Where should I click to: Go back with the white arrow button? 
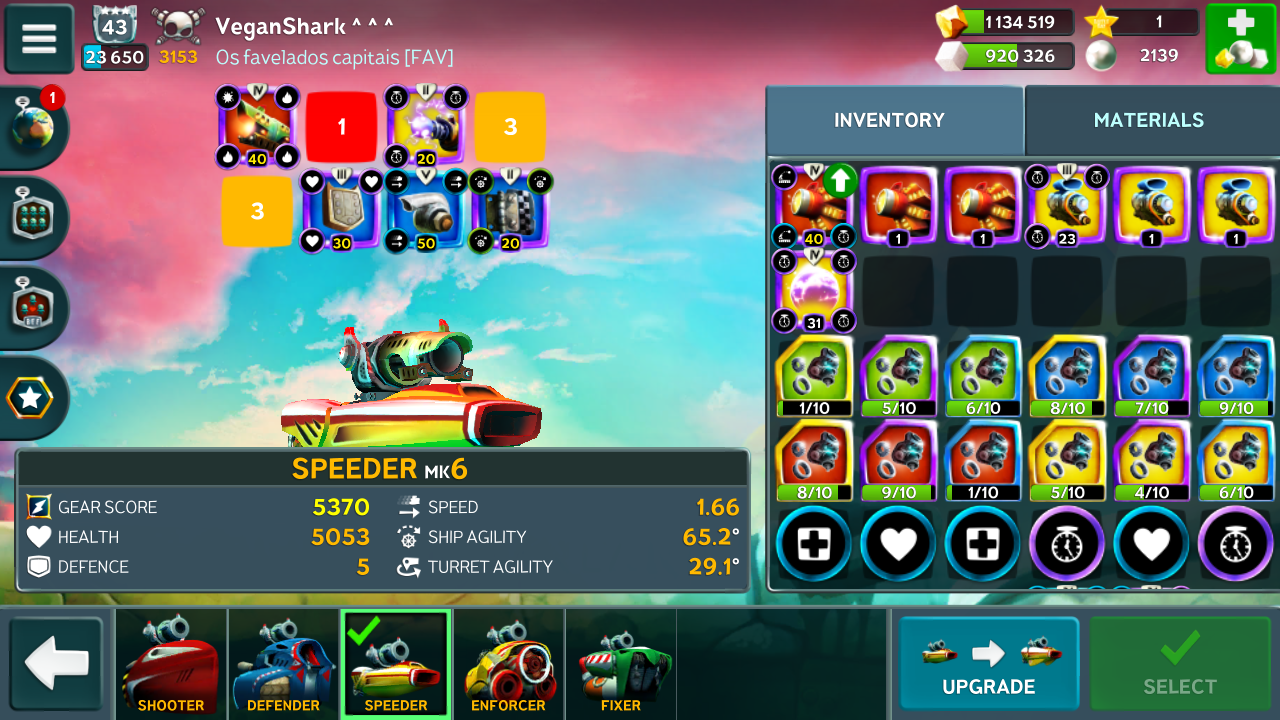point(57,663)
